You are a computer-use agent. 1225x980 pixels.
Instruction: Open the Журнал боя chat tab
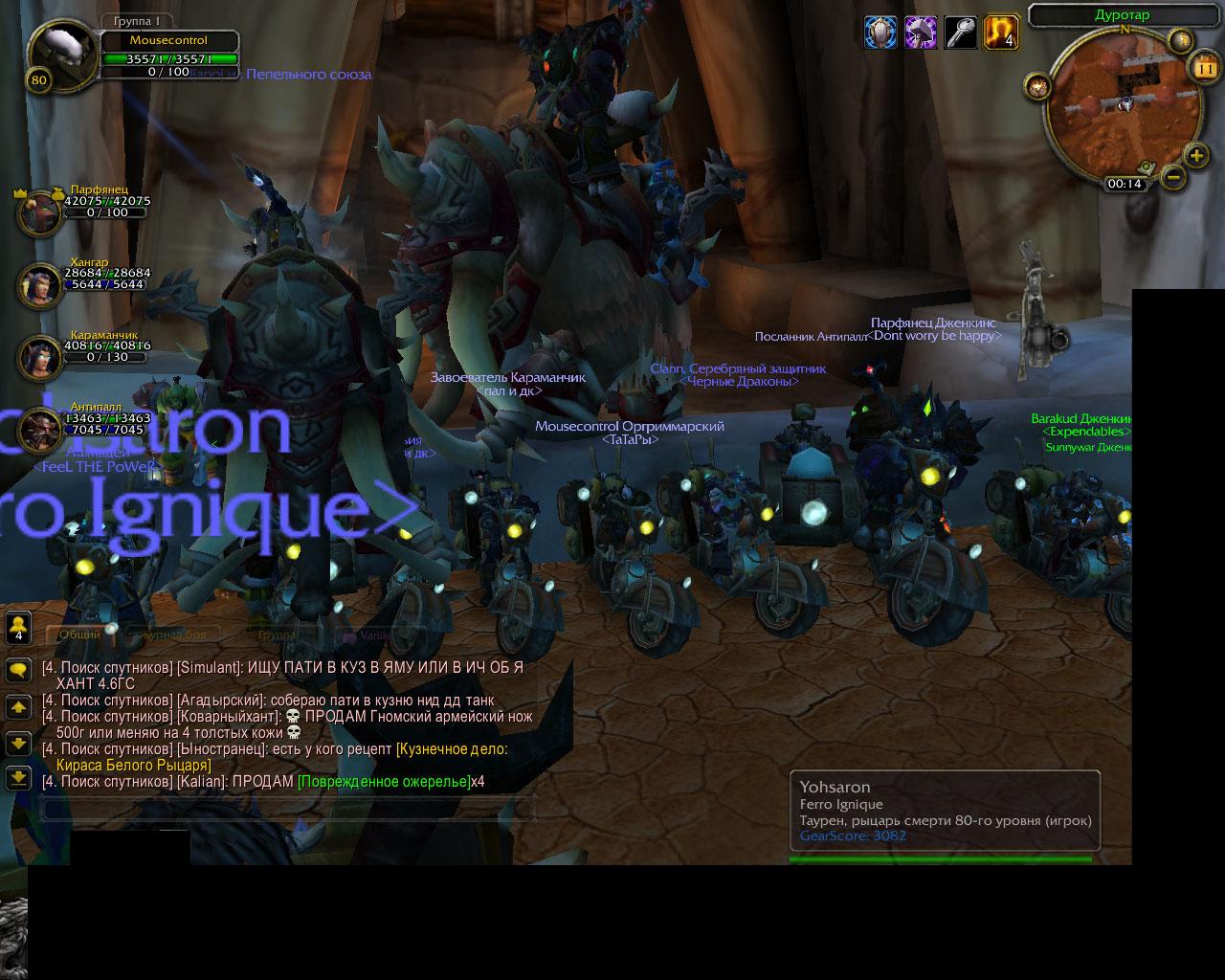click(173, 635)
